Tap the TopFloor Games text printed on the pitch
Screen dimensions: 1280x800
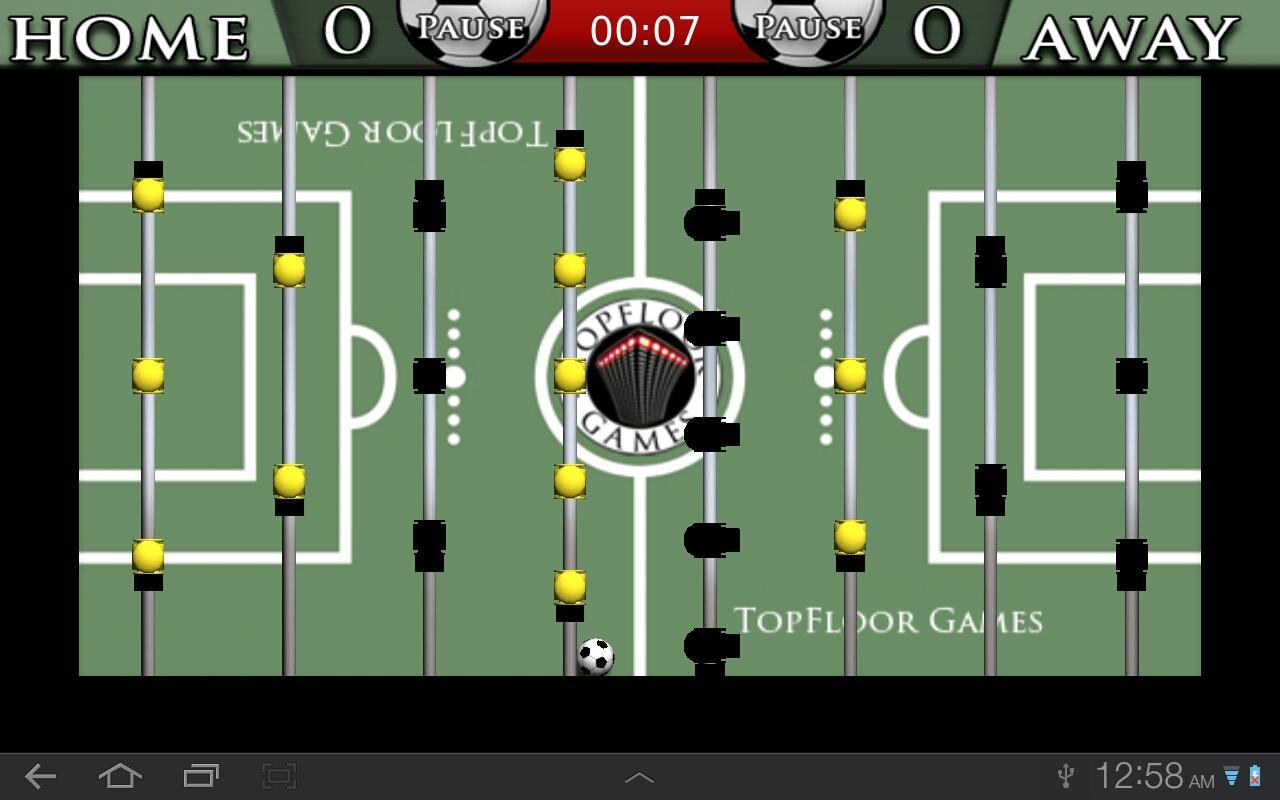coord(890,620)
